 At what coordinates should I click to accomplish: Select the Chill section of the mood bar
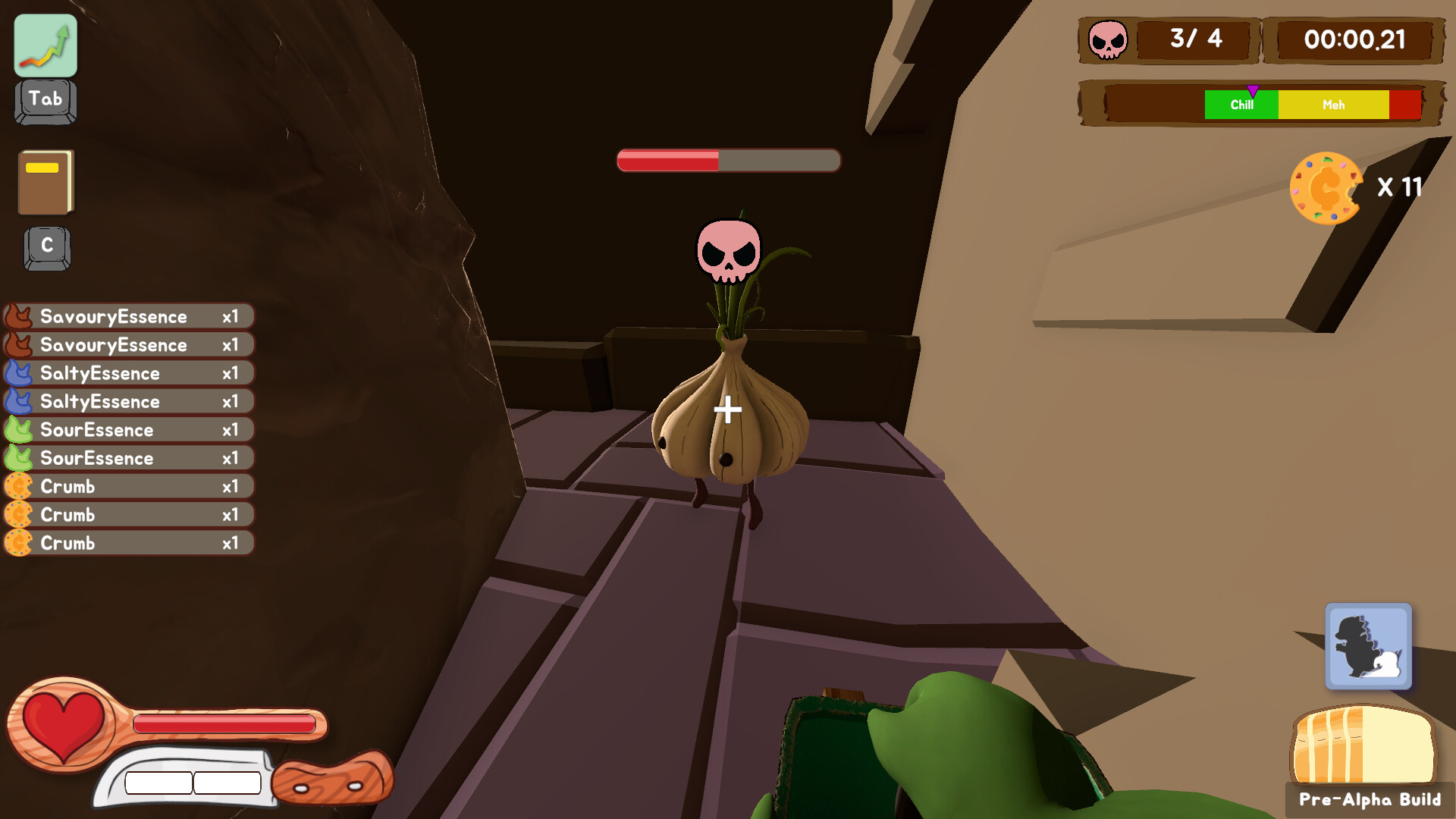1241,105
